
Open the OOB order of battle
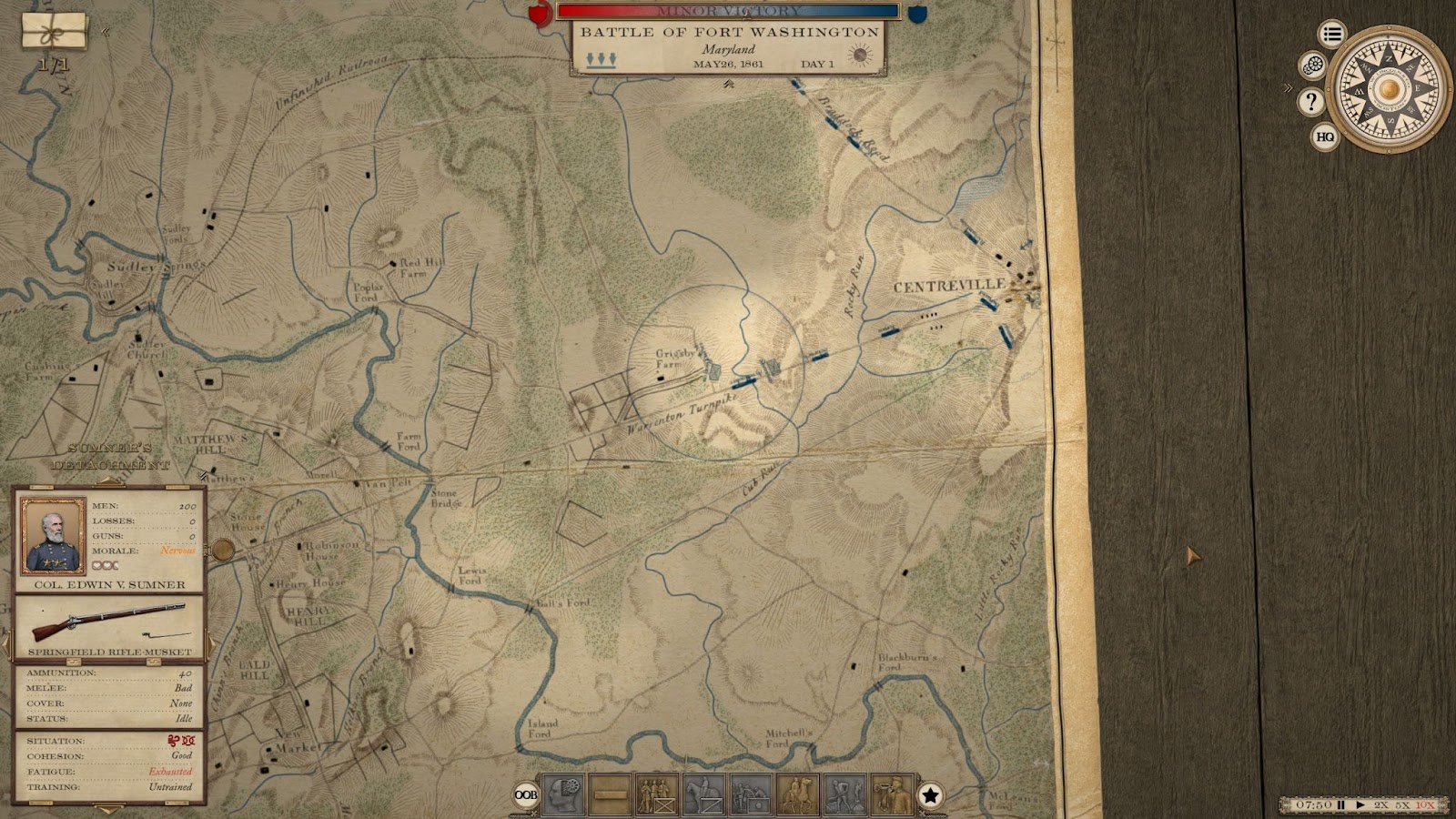coord(525,795)
